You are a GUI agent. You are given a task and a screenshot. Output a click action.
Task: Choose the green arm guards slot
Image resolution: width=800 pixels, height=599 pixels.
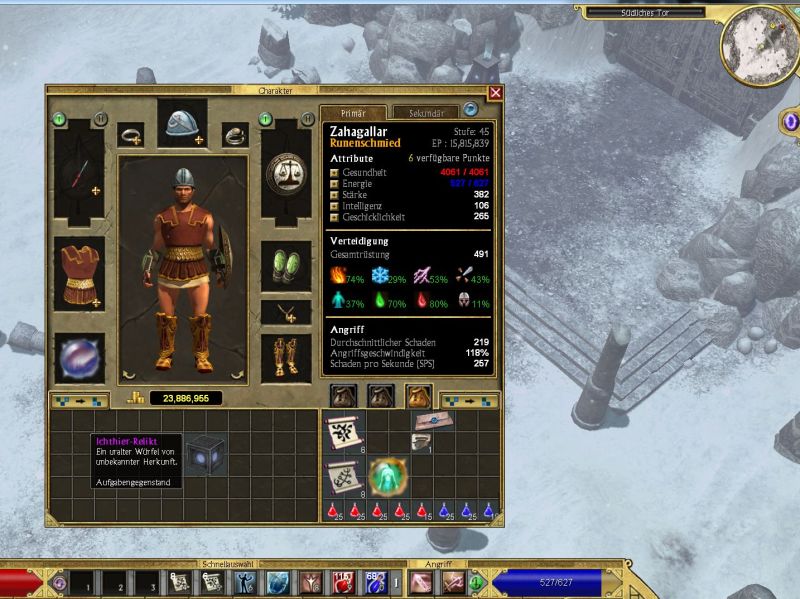click(x=286, y=267)
